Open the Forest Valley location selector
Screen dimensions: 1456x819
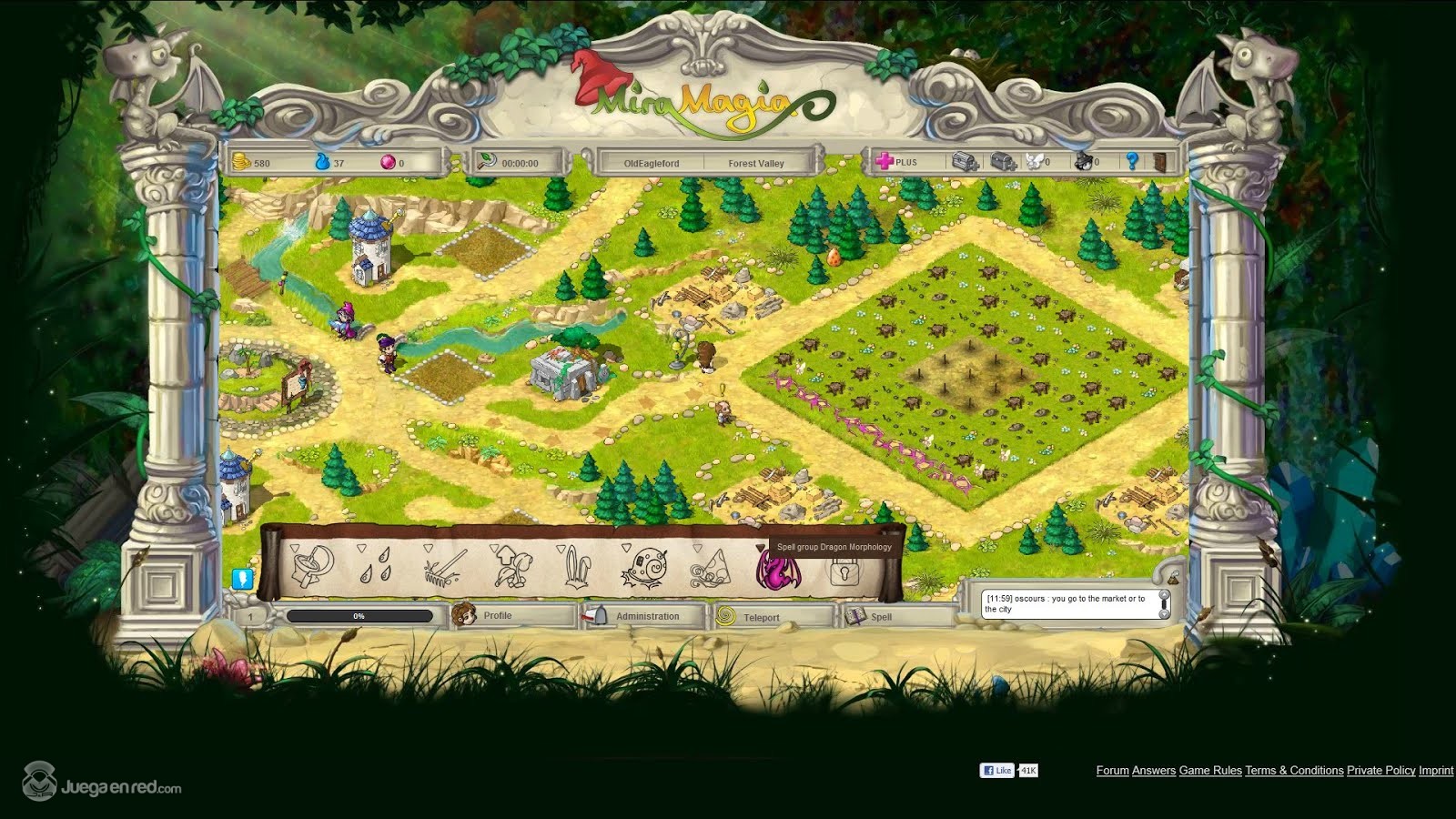757,164
